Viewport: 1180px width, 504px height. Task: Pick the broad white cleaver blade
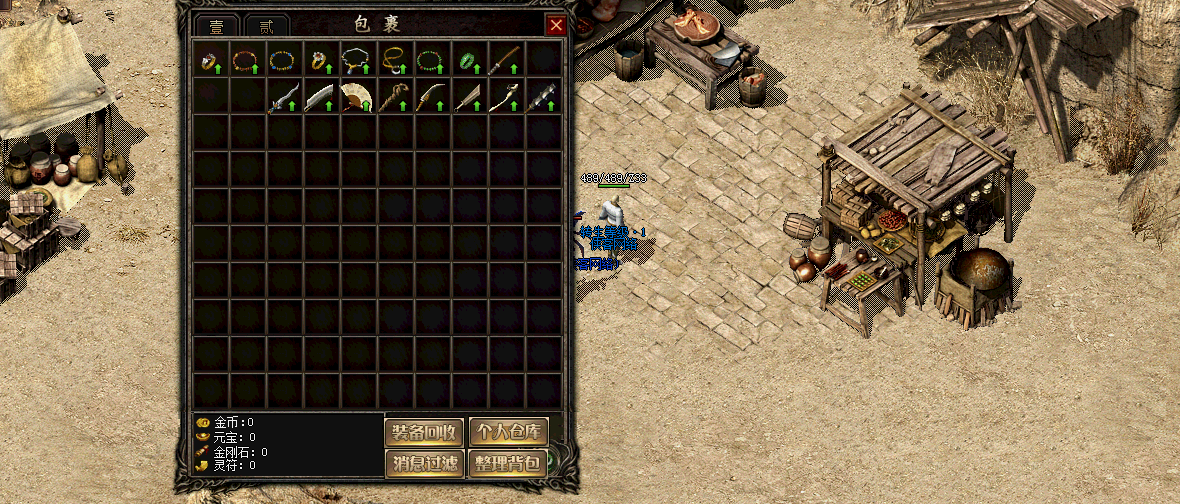click(320, 97)
